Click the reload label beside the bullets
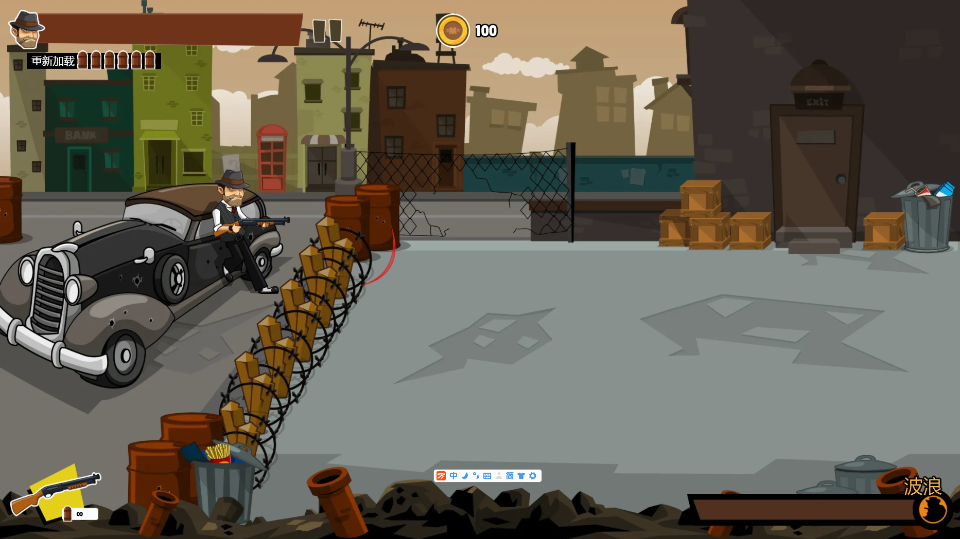 click(53, 61)
